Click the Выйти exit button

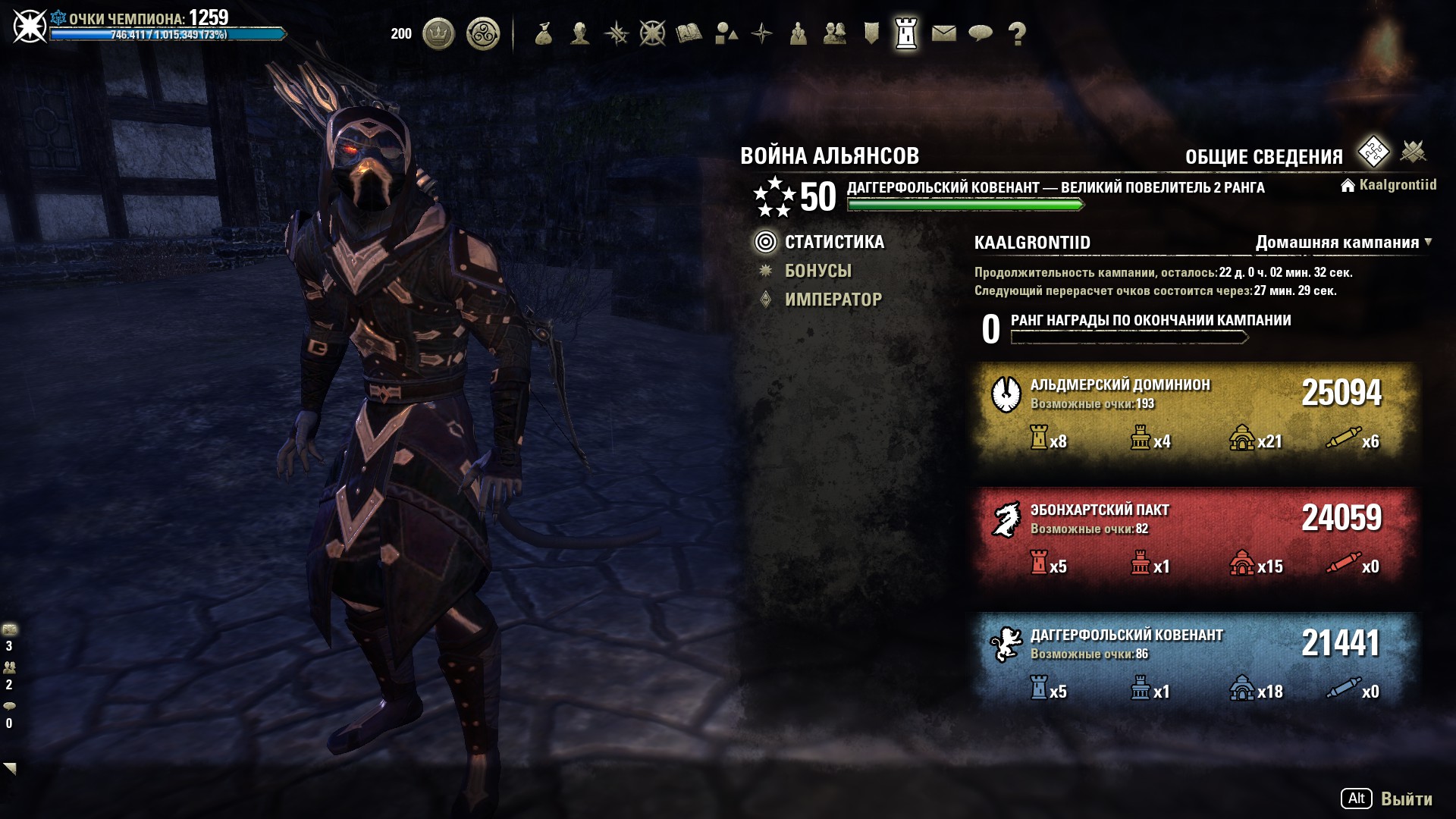1405,799
